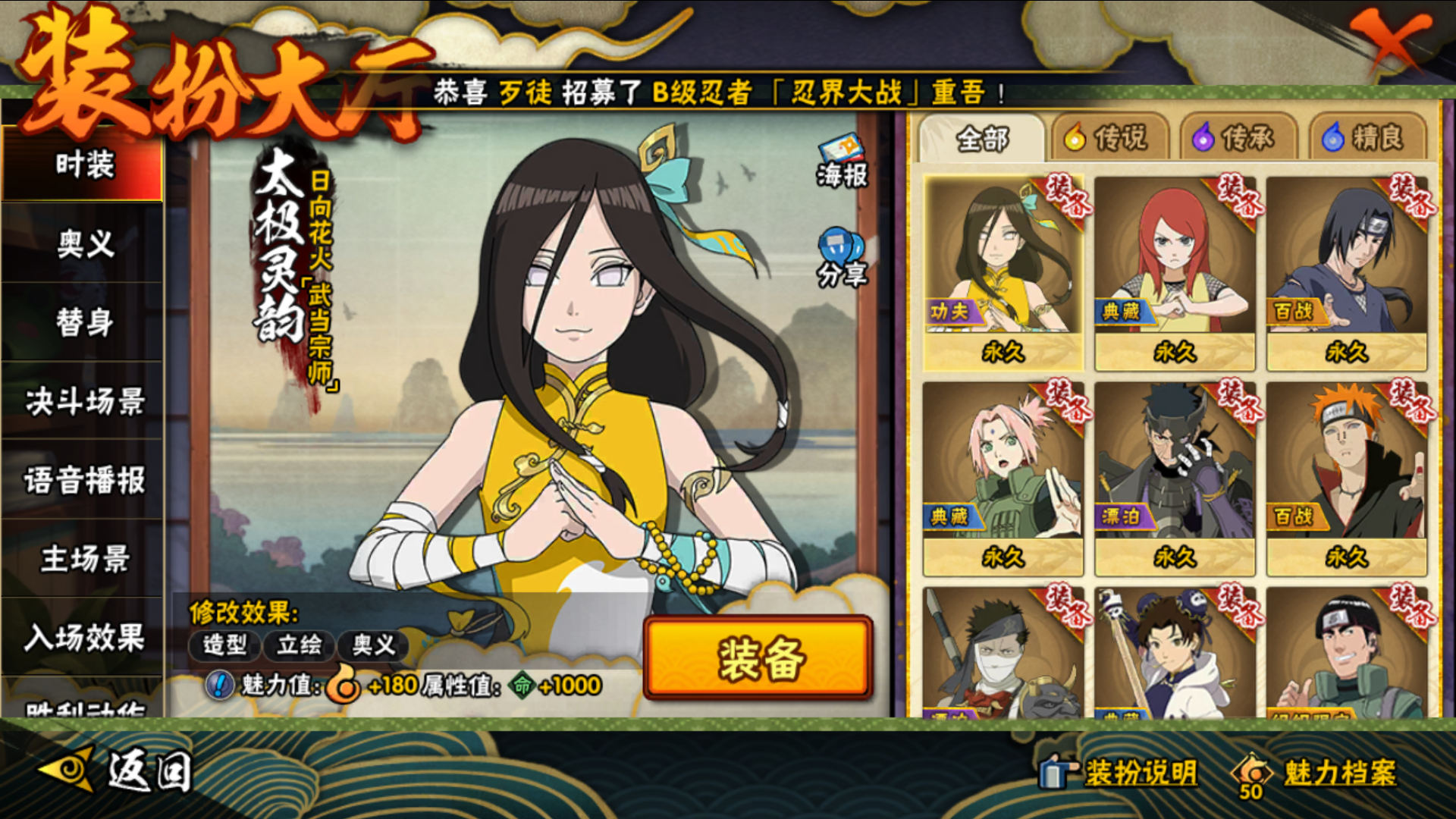Viewport: 1456px width, 819px height.
Task: Open the 奥义 category
Action: [83, 244]
